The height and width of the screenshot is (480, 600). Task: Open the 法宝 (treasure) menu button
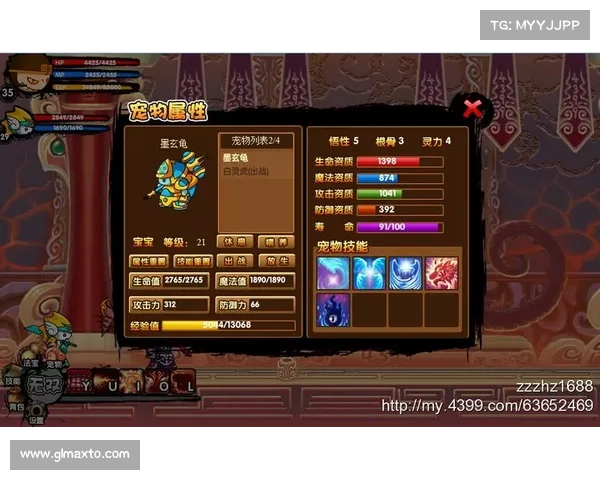pyautogui.click(x=30, y=365)
